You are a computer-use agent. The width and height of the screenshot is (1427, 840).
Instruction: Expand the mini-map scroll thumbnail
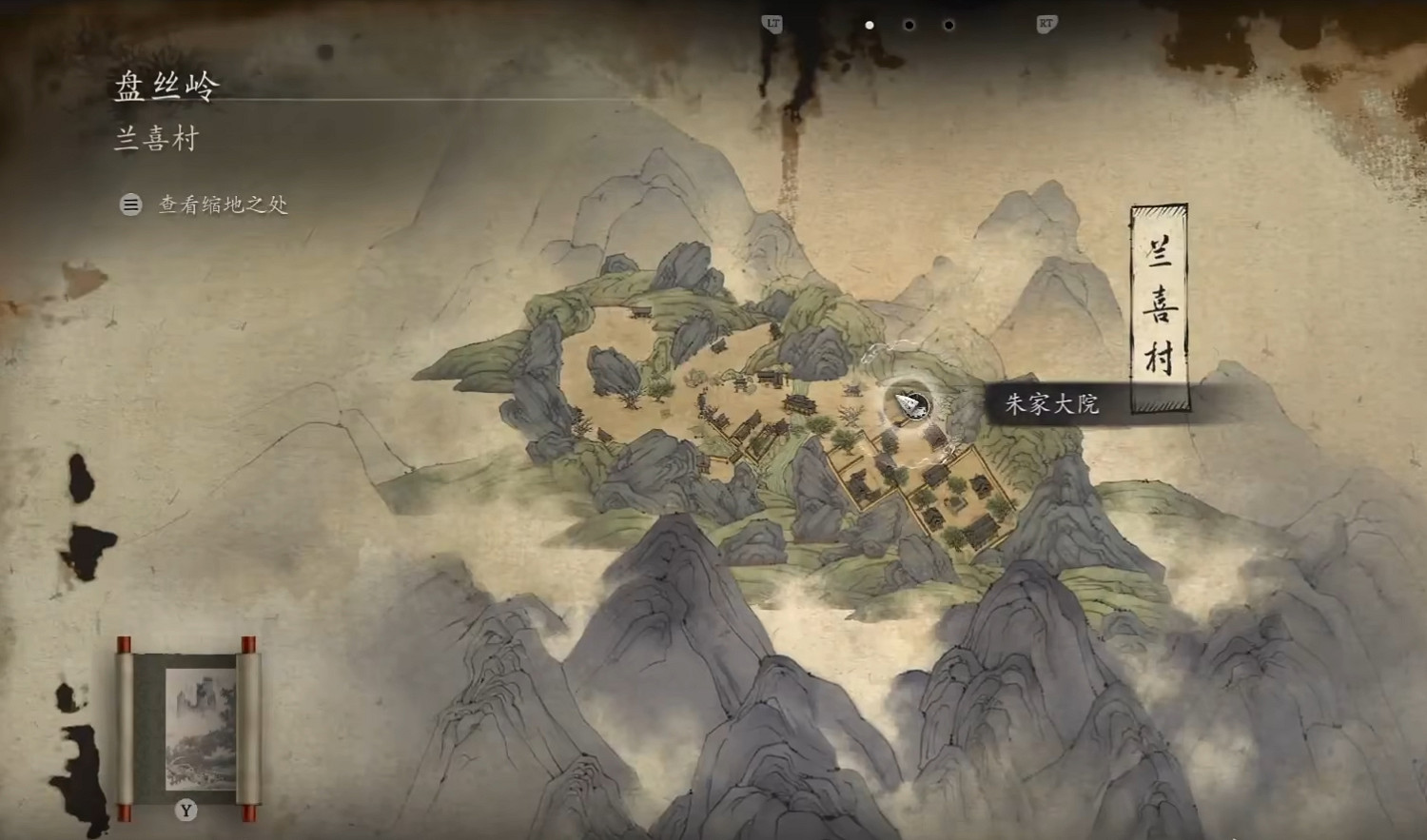188,728
